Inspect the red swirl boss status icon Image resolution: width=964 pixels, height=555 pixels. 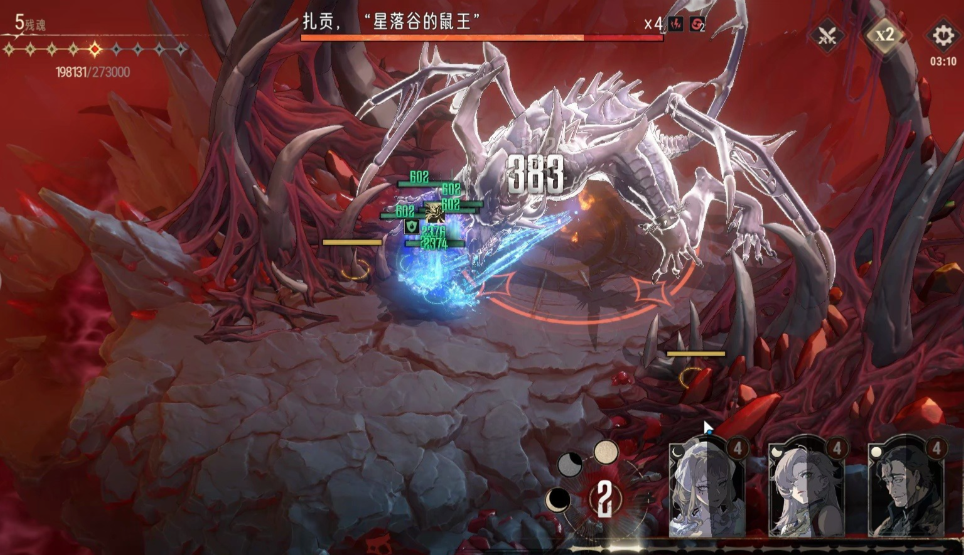point(698,24)
